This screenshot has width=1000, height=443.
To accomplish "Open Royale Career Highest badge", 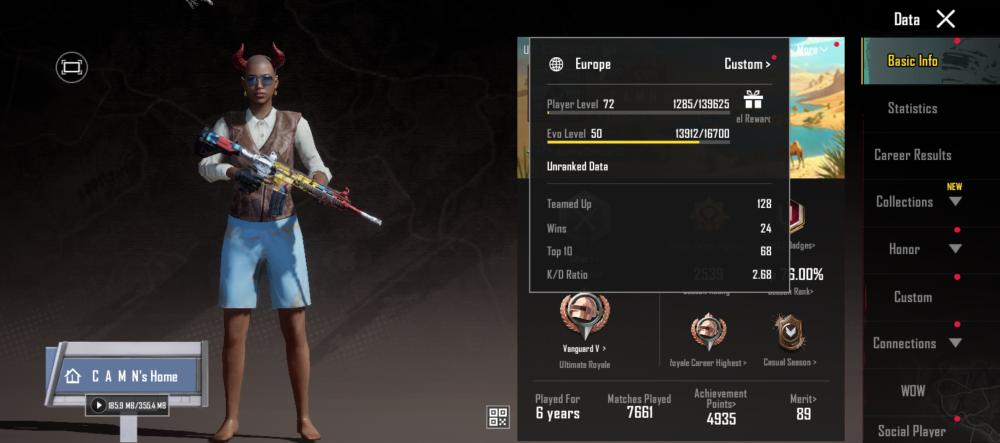I will click(709, 339).
